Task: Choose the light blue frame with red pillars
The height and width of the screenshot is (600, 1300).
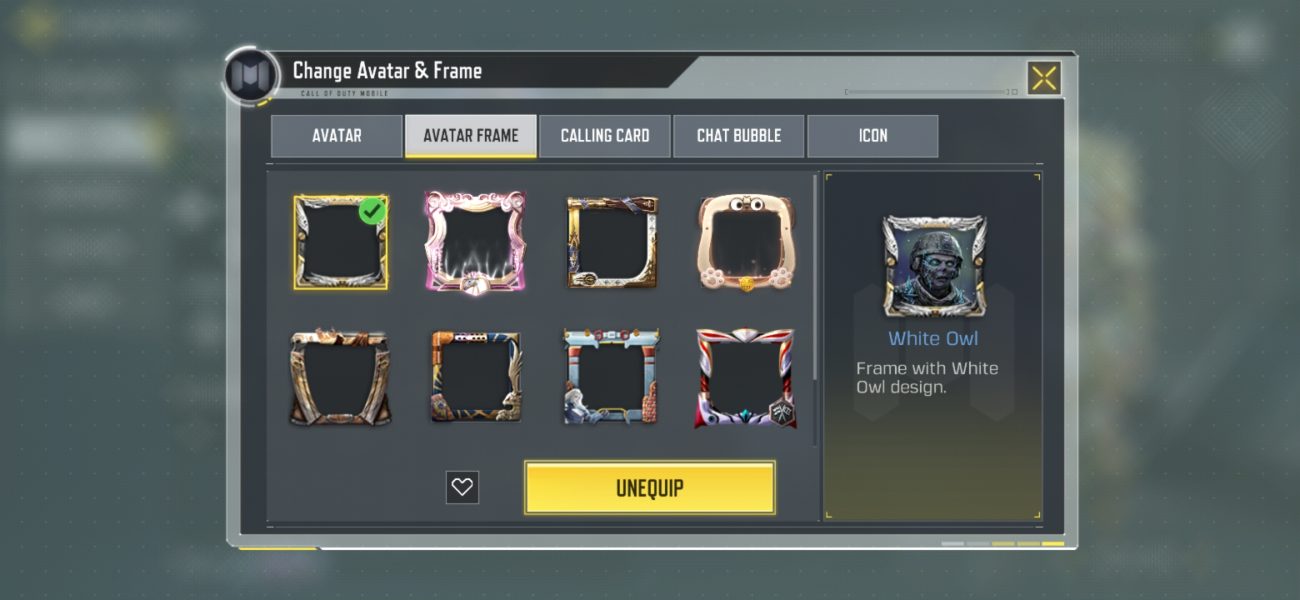Action: 610,377
